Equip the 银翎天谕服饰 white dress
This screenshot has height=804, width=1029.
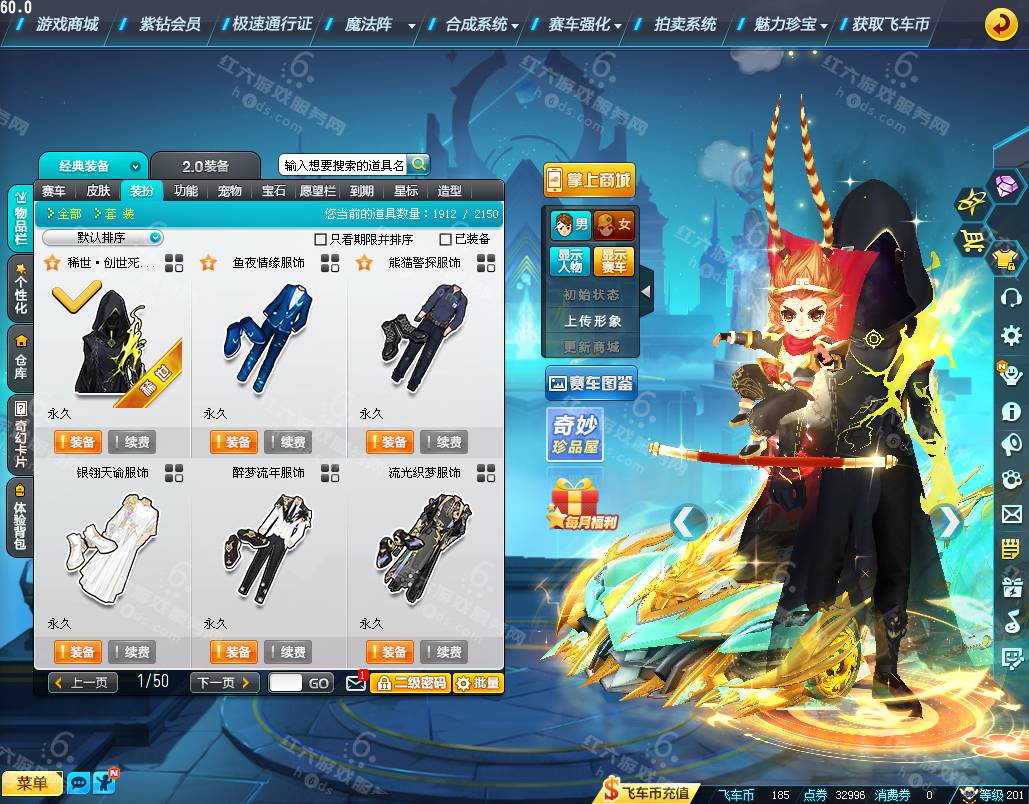78,652
